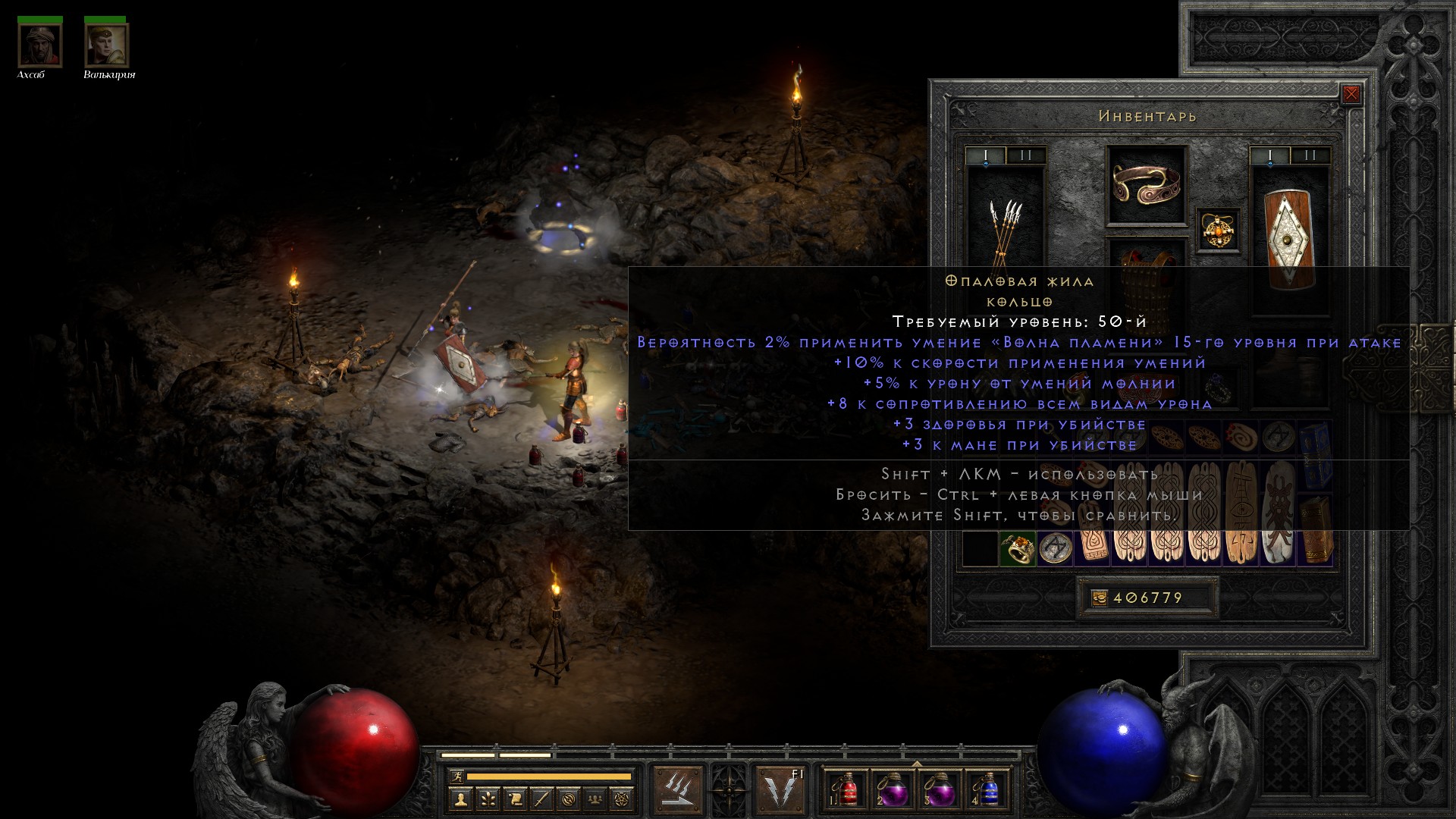Open the character sheet from the bust icon
This screenshot has height=819, width=1456.
click(460, 799)
